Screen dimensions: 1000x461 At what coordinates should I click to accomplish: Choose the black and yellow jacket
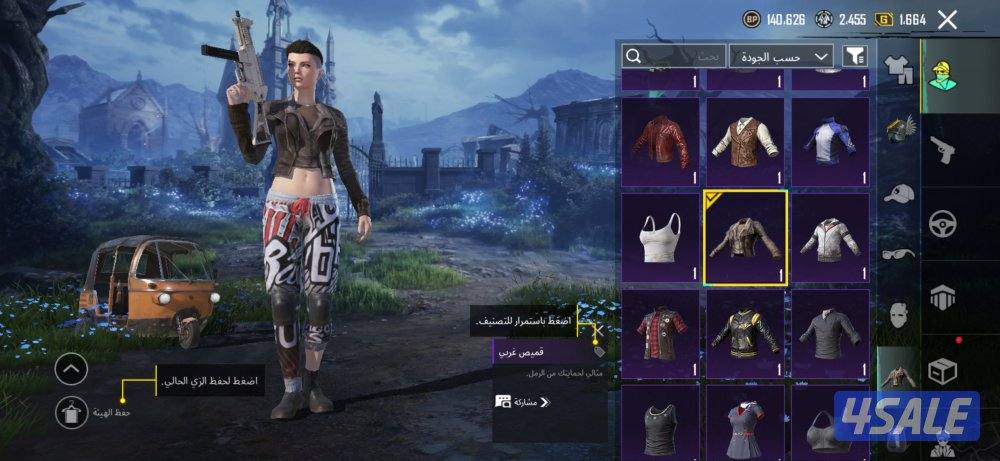746,333
